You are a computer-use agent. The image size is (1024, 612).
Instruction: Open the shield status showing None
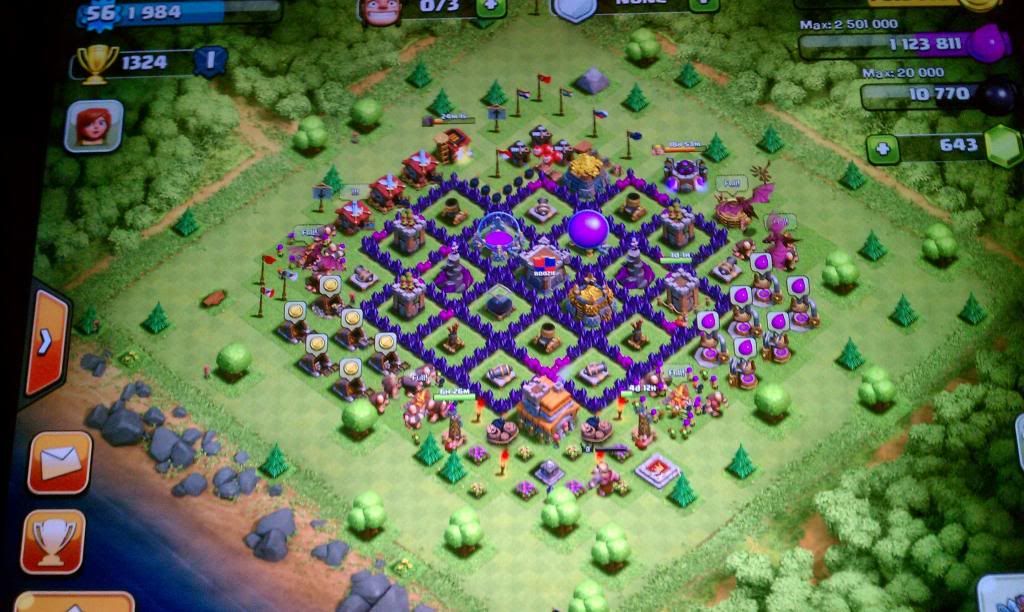[574, 8]
